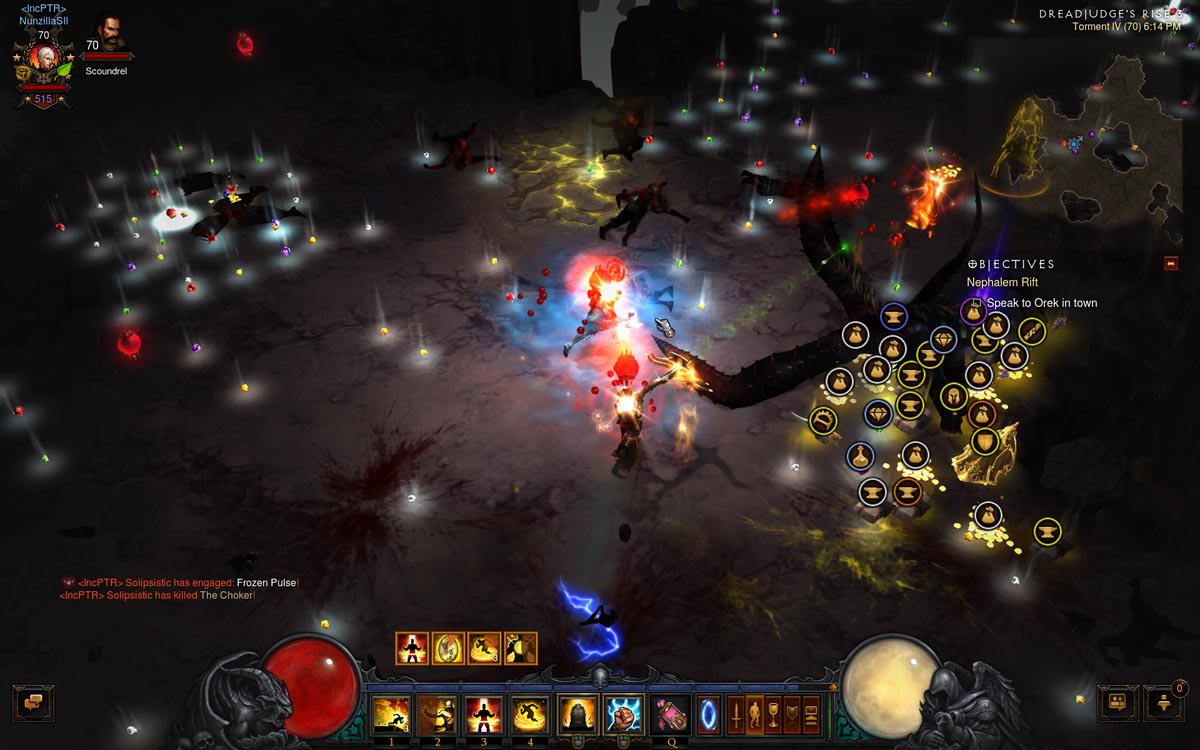Collapse the Objectives tracker with red button

pyautogui.click(x=1171, y=264)
